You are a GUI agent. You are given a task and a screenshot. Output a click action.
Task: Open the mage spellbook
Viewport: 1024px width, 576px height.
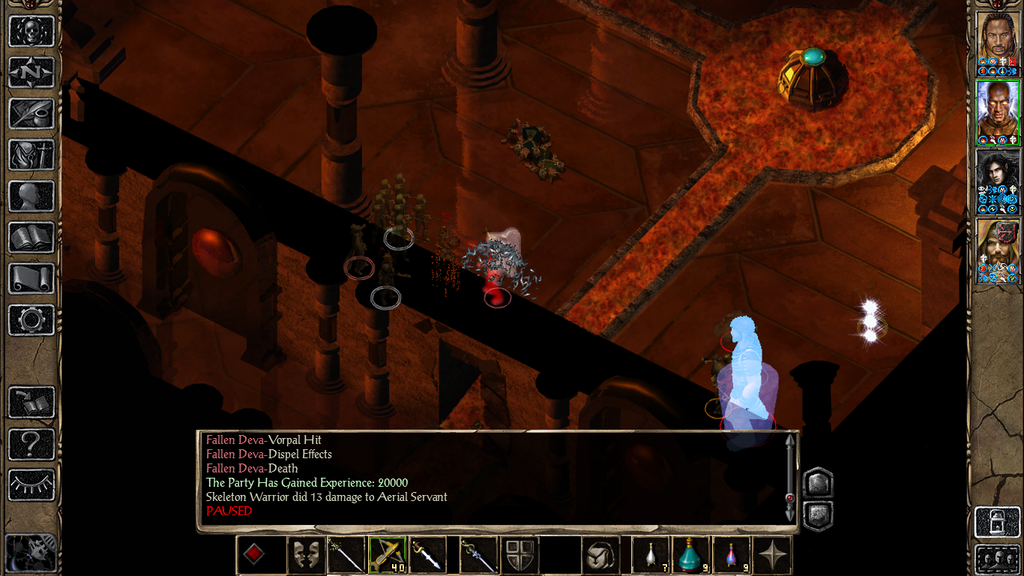click(x=31, y=237)
